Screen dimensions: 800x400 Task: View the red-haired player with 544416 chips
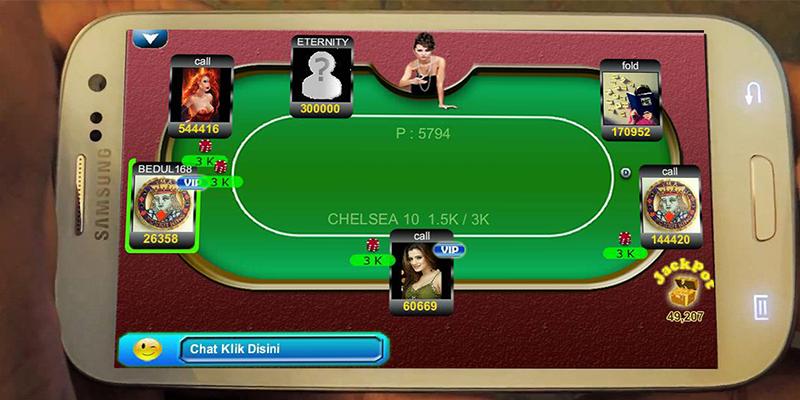[201, 93]
